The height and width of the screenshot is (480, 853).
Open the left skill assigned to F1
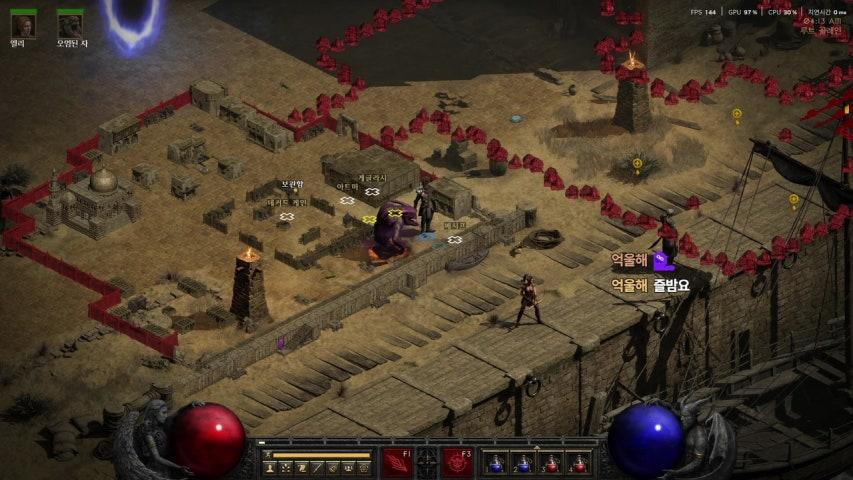tap(397, 463)
